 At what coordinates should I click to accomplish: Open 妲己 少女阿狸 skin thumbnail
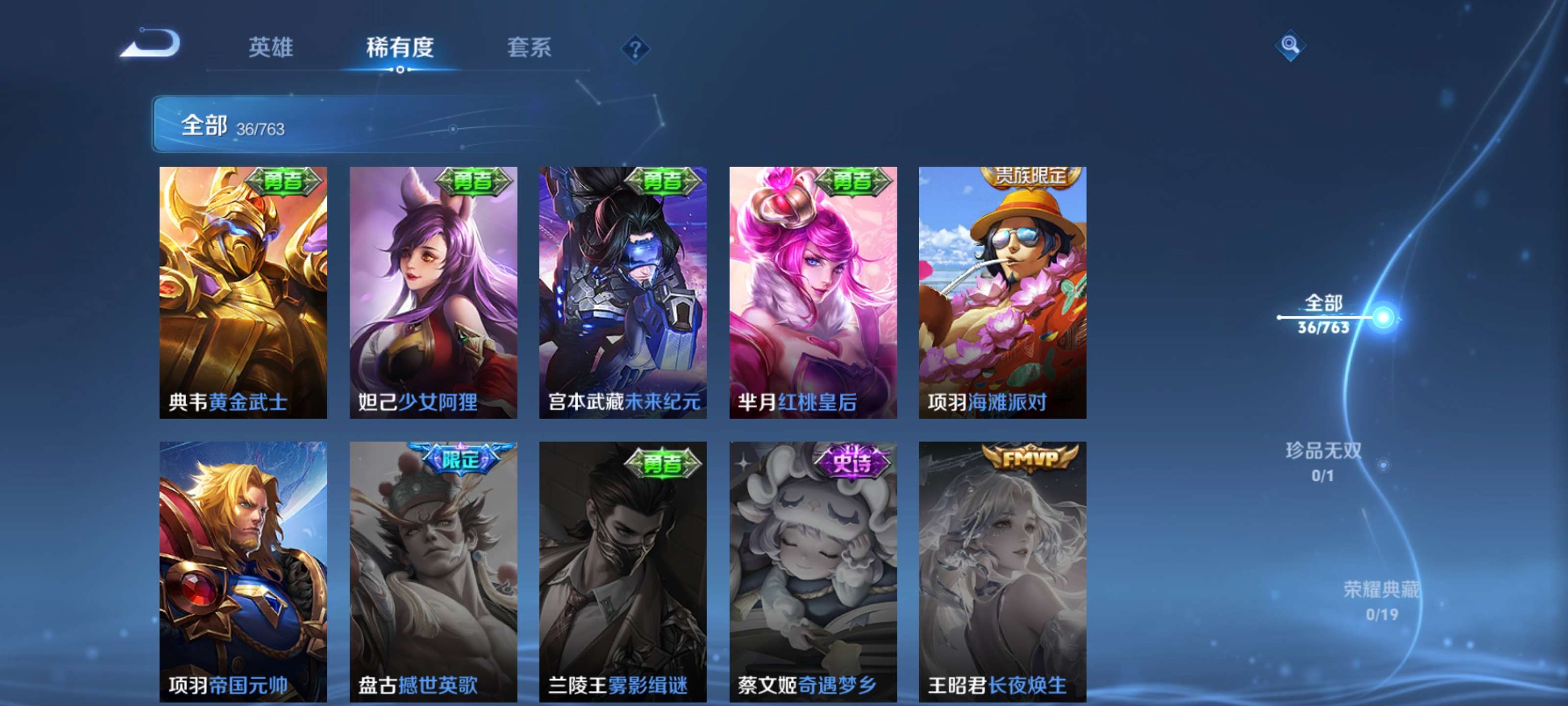tap(432, 292)
